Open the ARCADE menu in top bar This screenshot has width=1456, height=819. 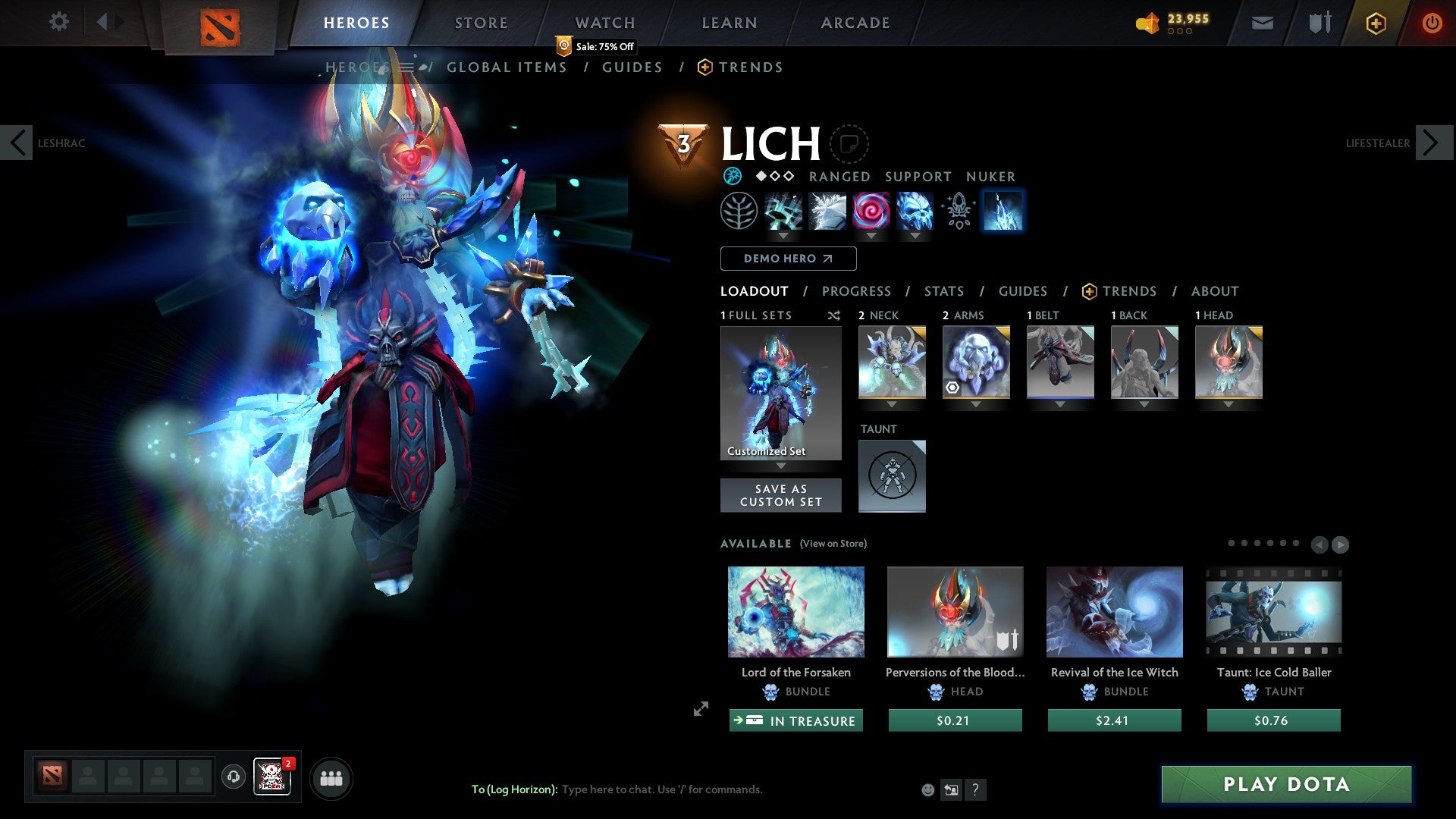pyautogui.click(x=855, y=22)
